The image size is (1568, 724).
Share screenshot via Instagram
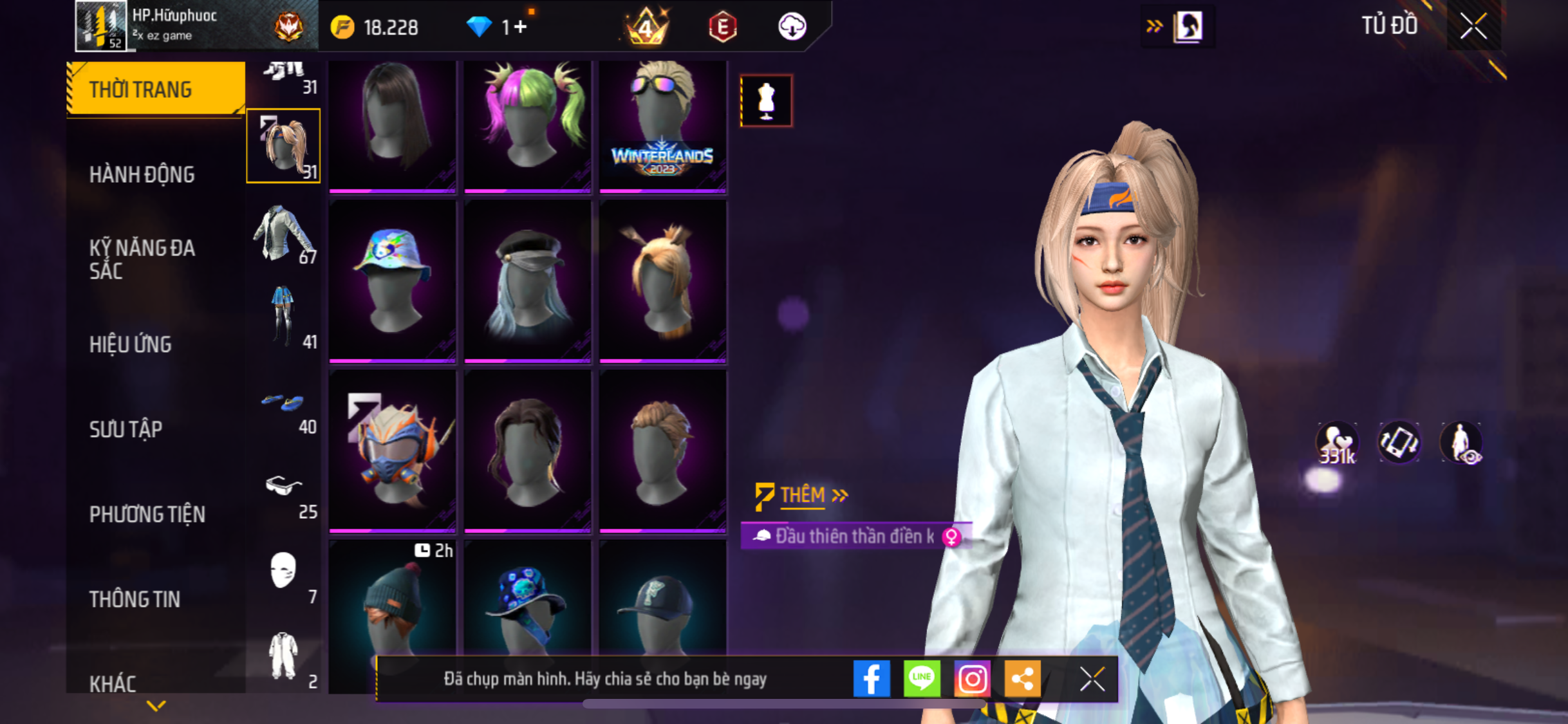[x=971, y=678]
